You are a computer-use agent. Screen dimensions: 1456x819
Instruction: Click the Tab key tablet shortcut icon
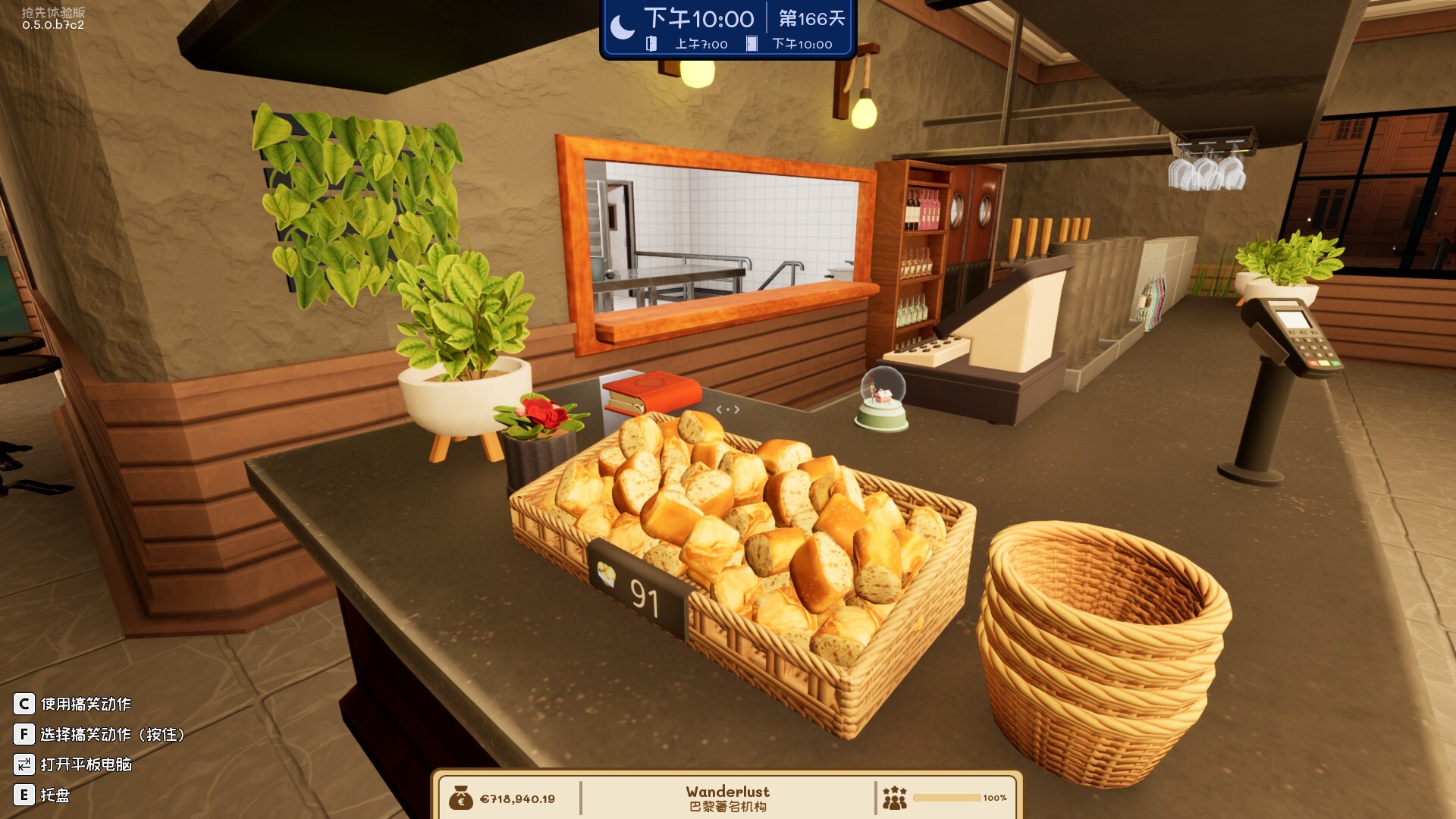24,766
